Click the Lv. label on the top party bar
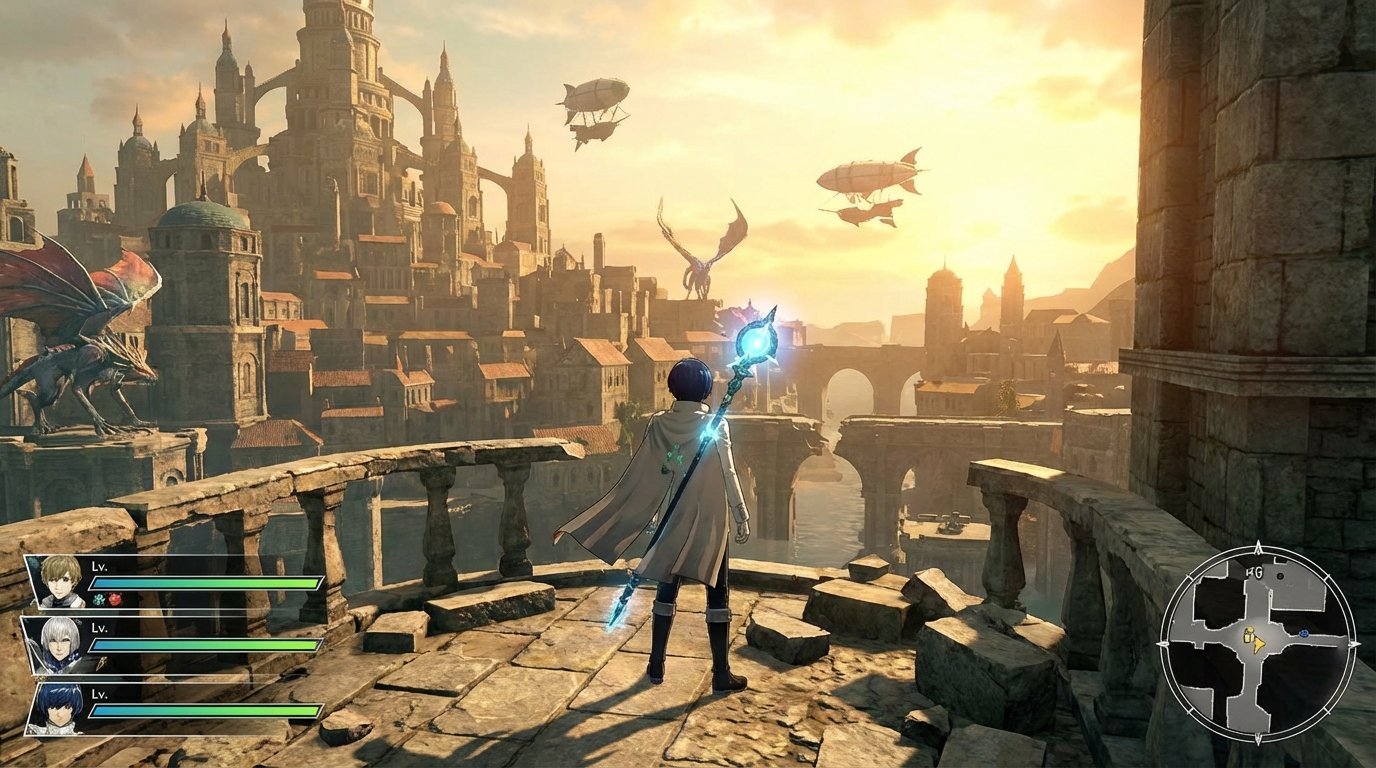The height and width of the screenshot is (768, 1376). (x=99, y=566)
